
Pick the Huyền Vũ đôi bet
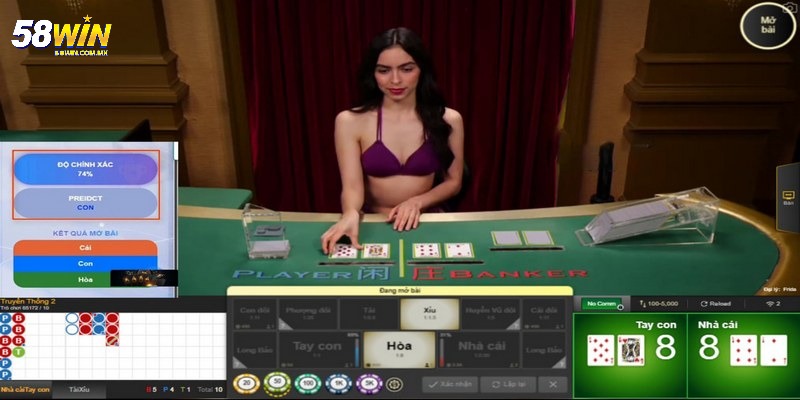click(489, 313)
